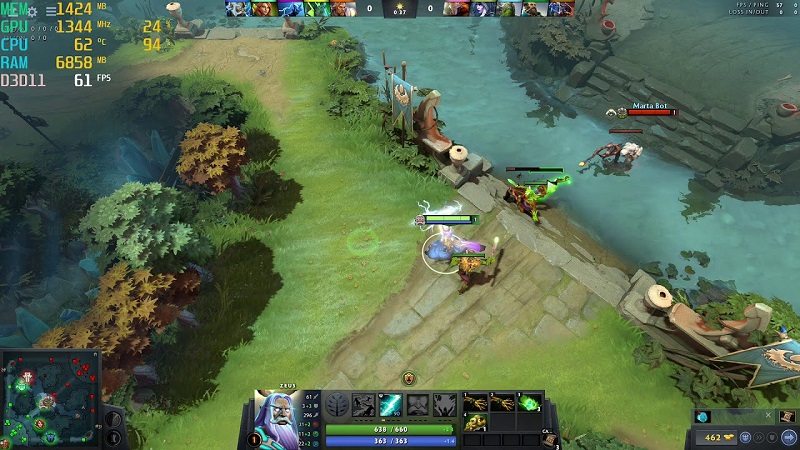Use the green Tango item

pos(529,403)
